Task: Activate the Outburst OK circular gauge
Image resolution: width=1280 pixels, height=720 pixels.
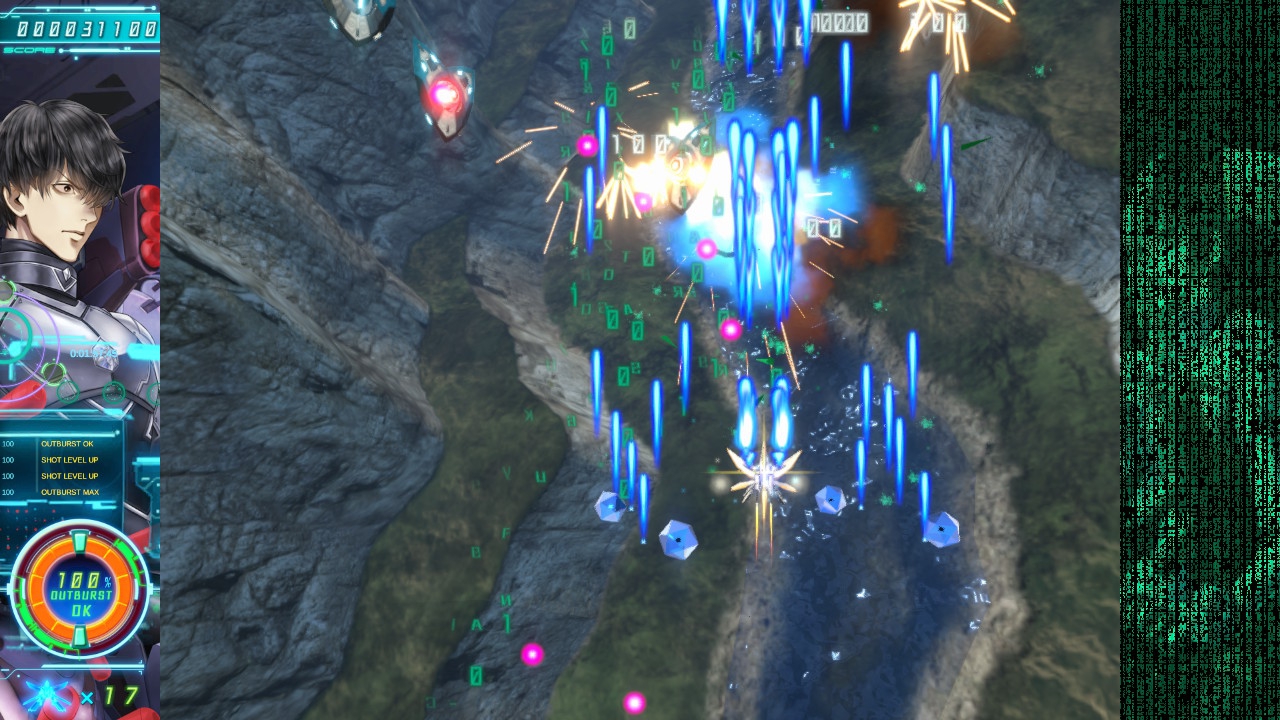Action: [79, 588]
